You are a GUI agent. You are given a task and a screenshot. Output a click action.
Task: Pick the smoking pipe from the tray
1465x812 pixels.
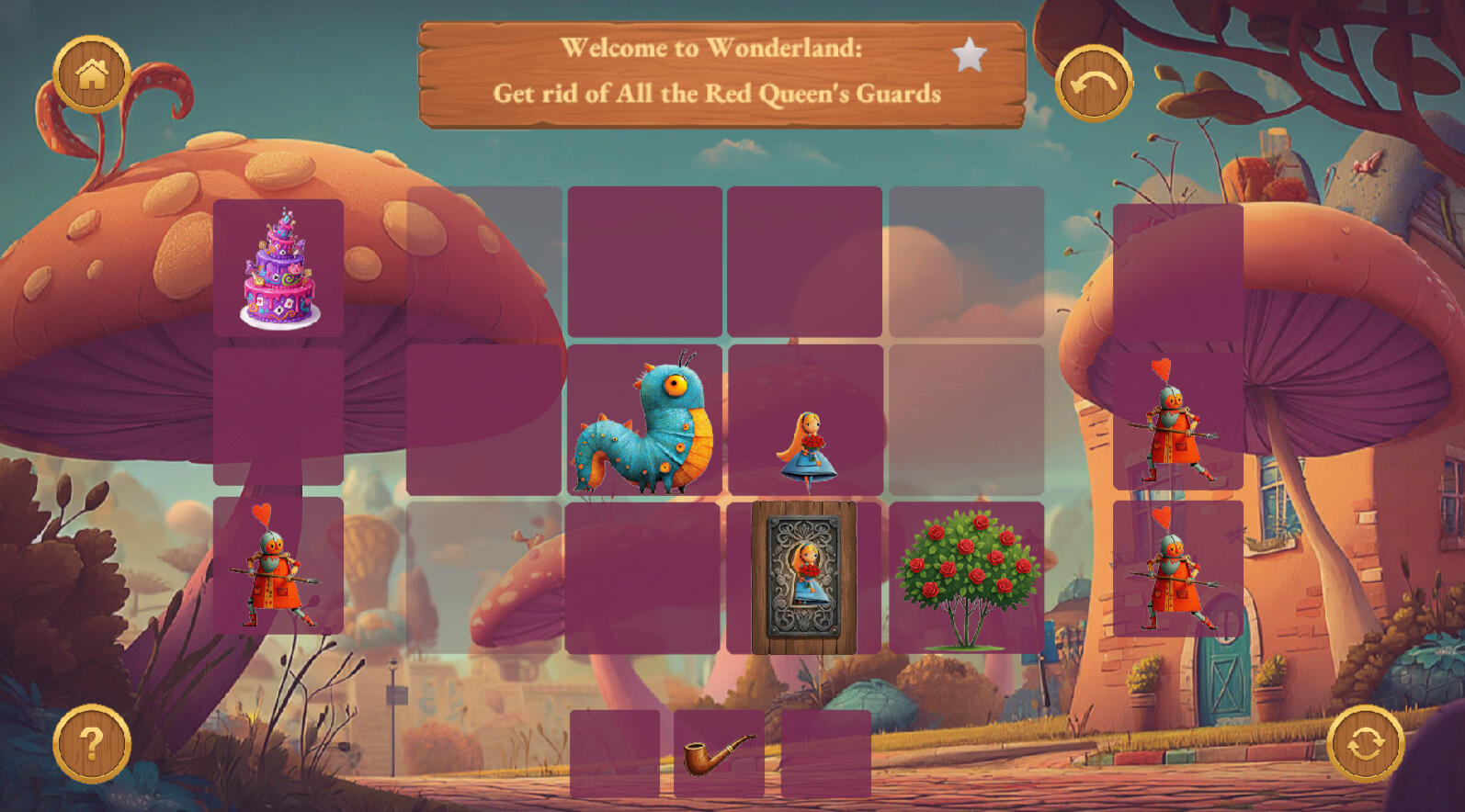[719, 754]
